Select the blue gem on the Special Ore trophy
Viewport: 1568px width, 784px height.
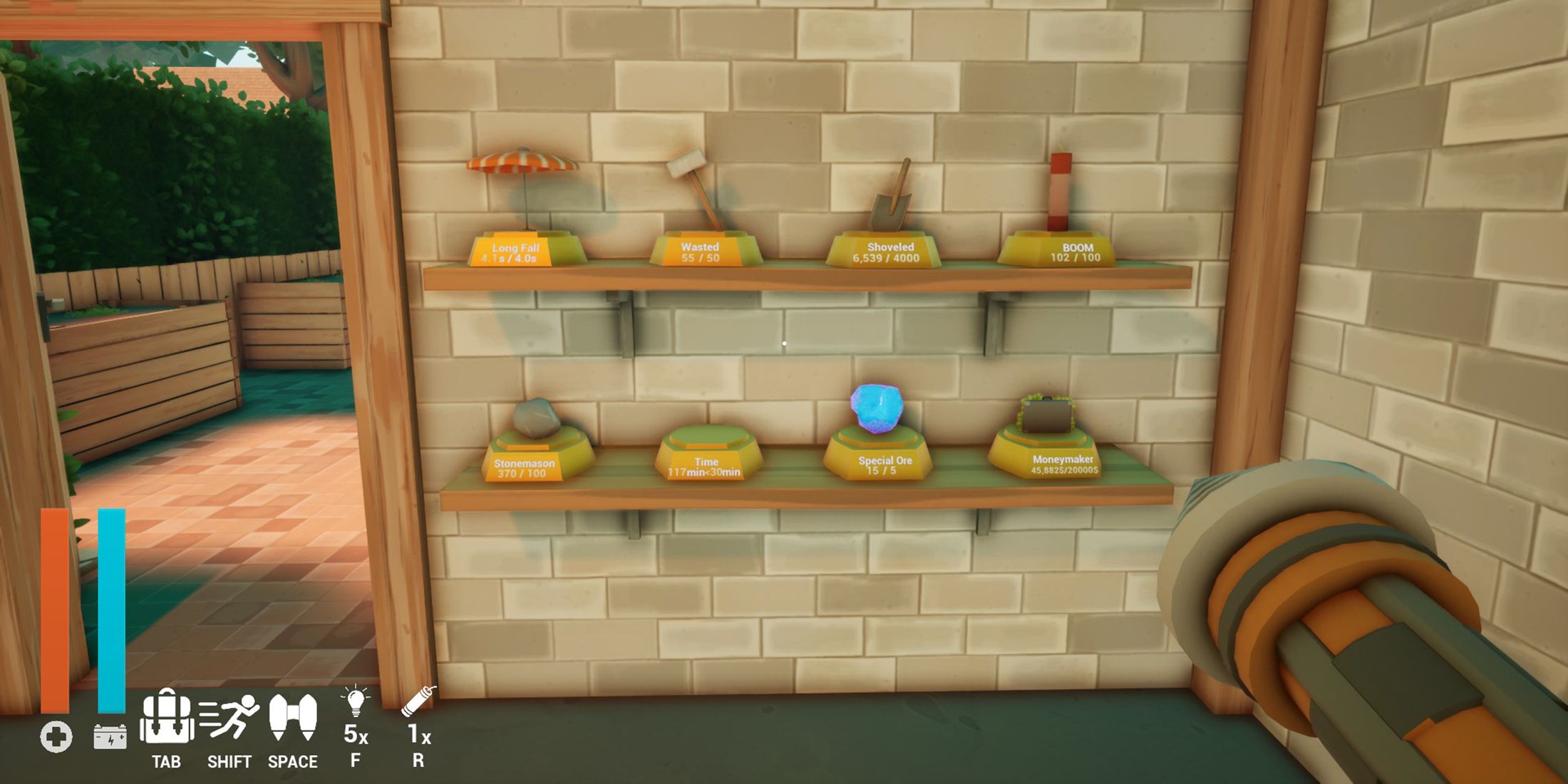pyautogui.click(x=875, y=406)
